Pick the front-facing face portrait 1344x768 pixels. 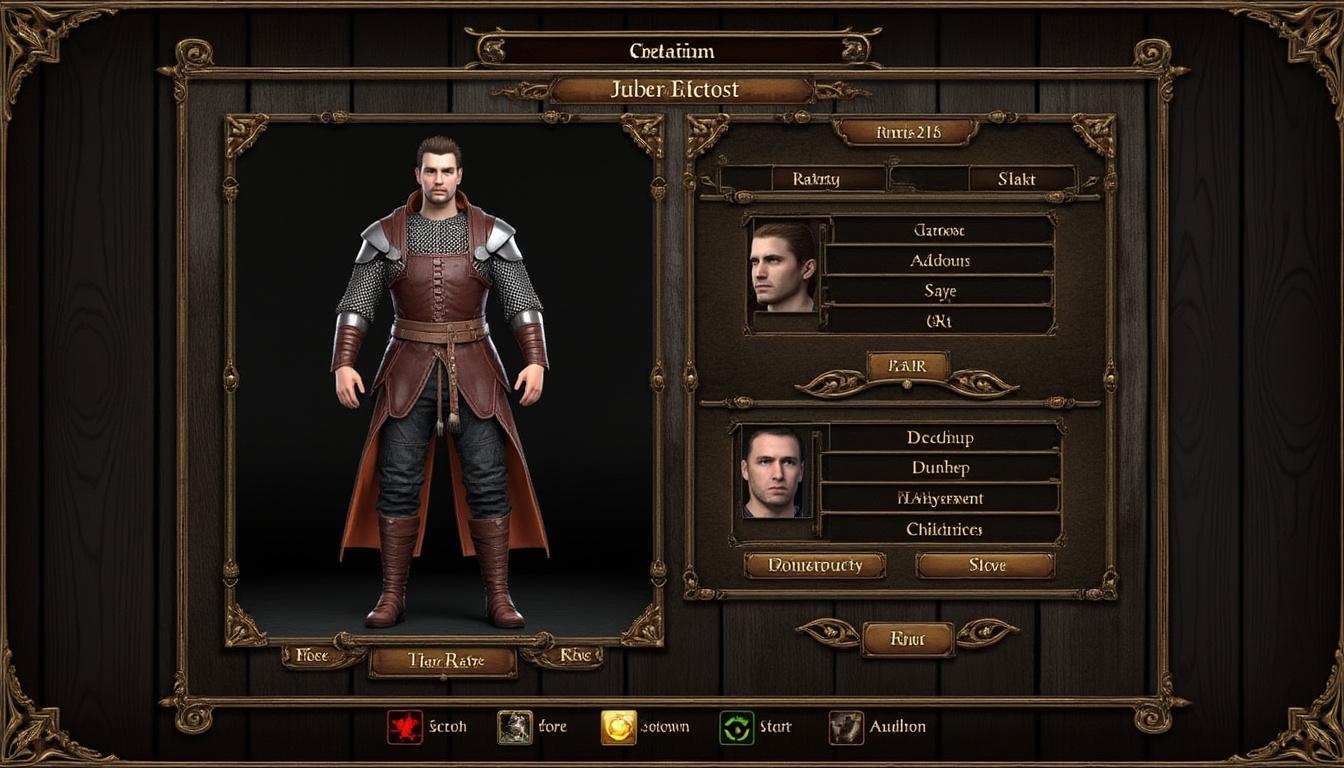point(773,473)
